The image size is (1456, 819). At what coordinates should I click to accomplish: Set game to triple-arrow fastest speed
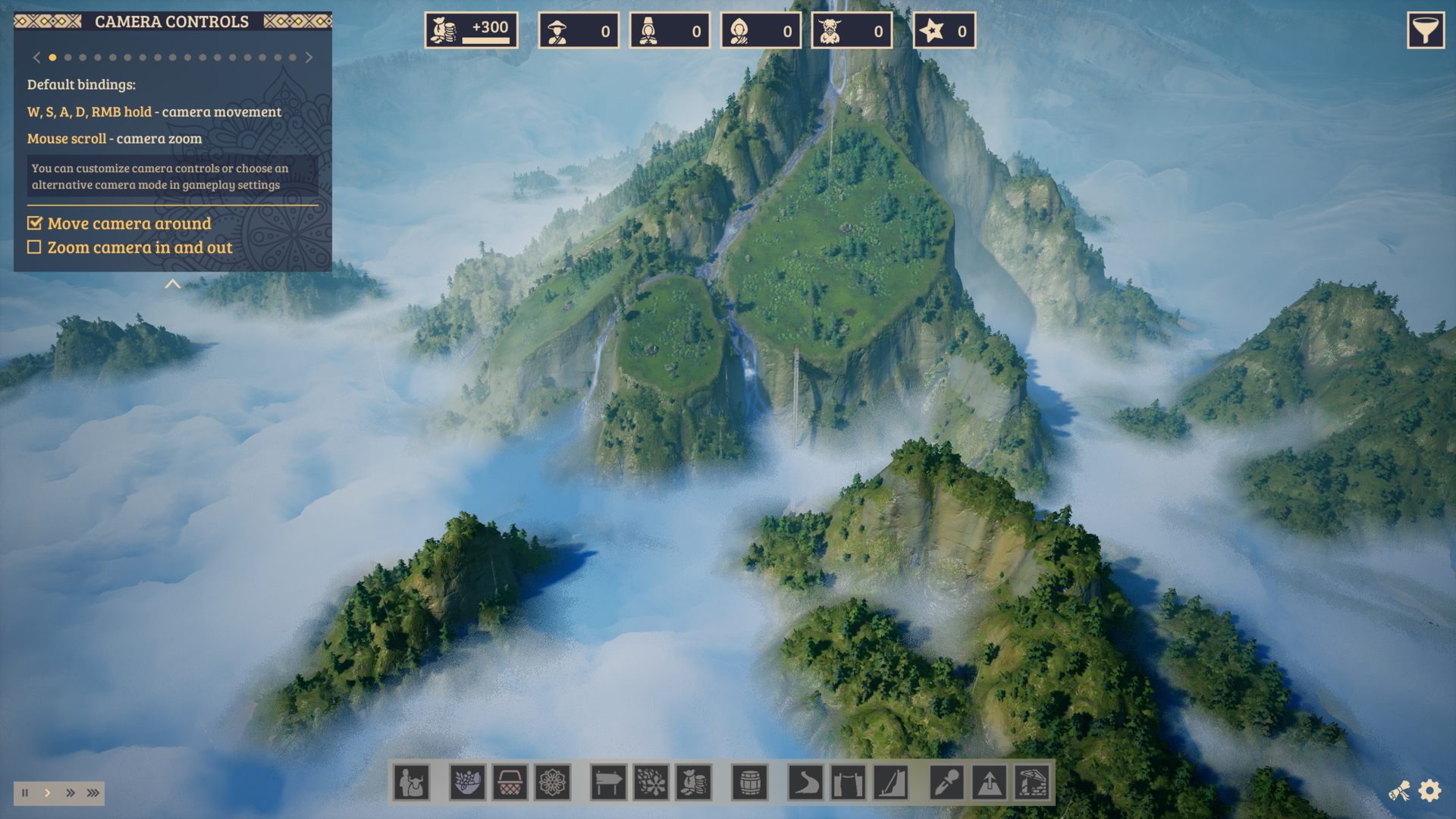click(93, 793)
